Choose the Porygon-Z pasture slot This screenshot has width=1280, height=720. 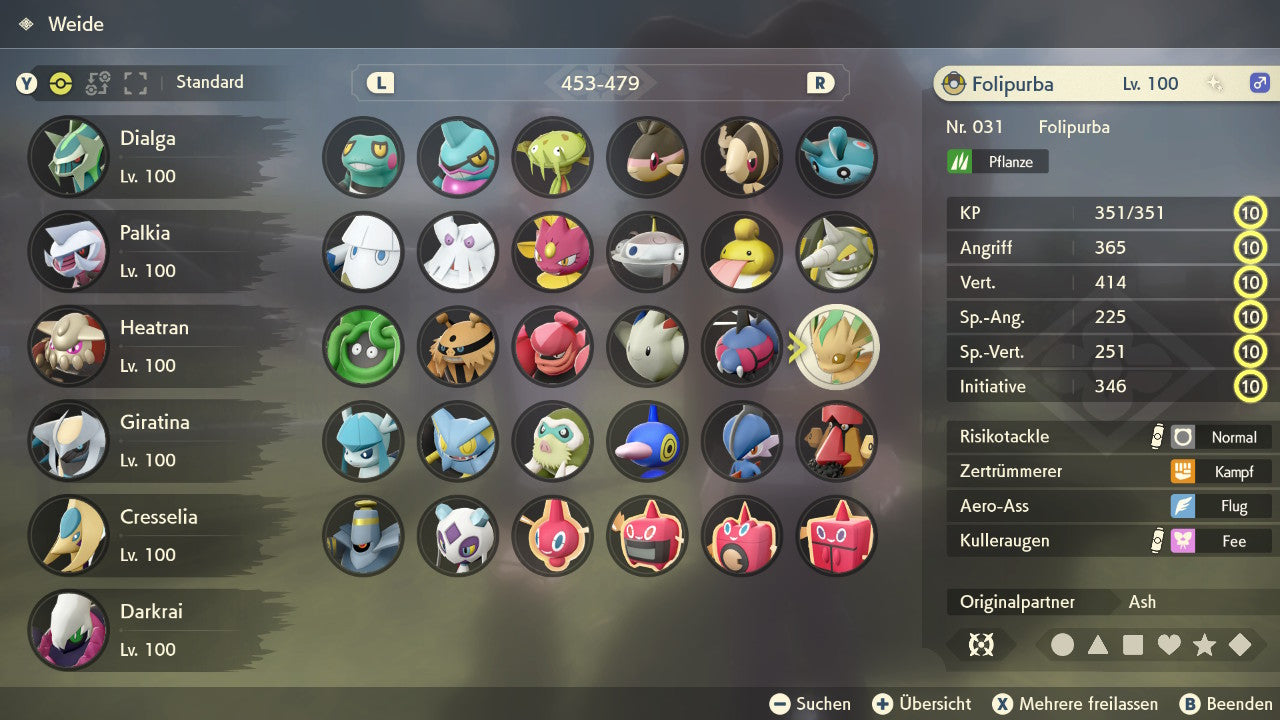pyautogui.click(x=647, y=441)
